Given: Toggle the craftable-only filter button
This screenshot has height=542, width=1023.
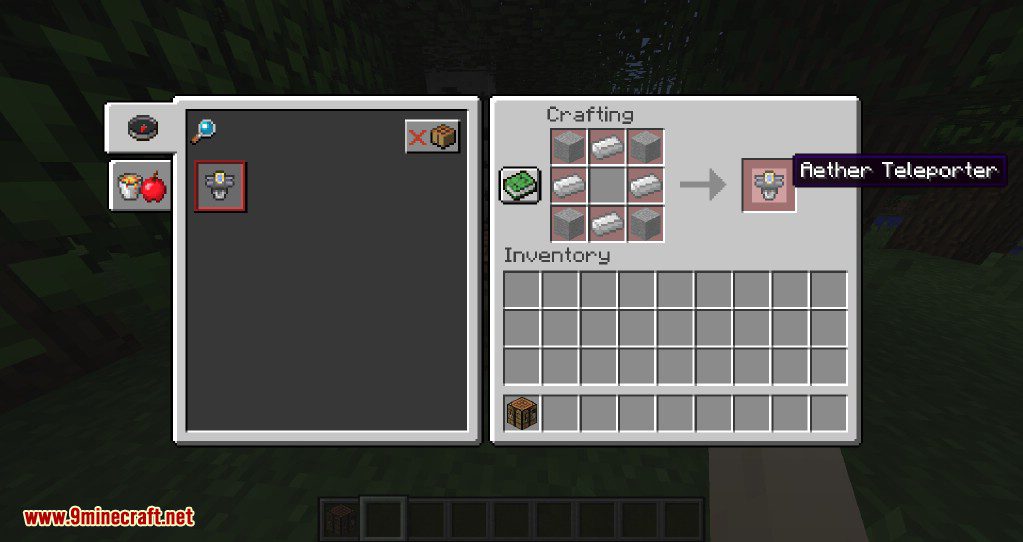Looking at the screenshot, I should coord(432,136).
